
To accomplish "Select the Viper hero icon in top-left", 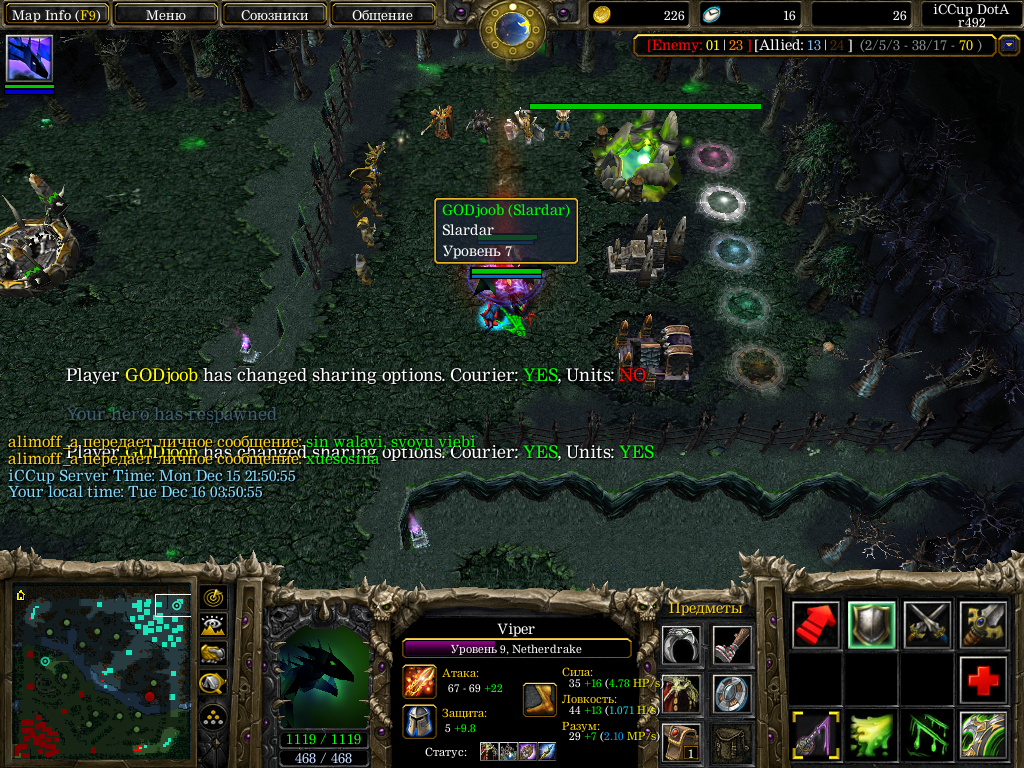I will coord(29,58).
